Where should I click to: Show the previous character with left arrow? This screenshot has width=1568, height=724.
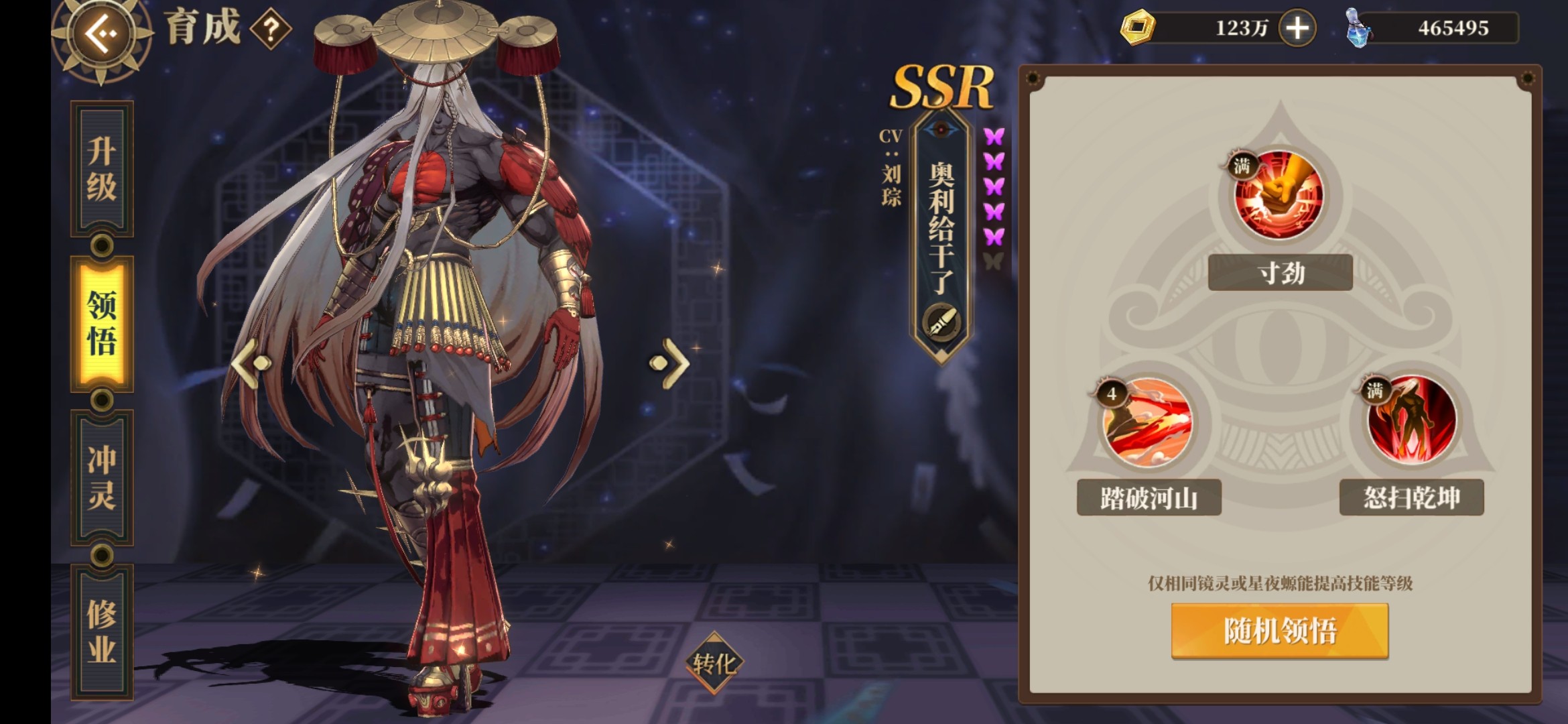[x=252, y=363]
